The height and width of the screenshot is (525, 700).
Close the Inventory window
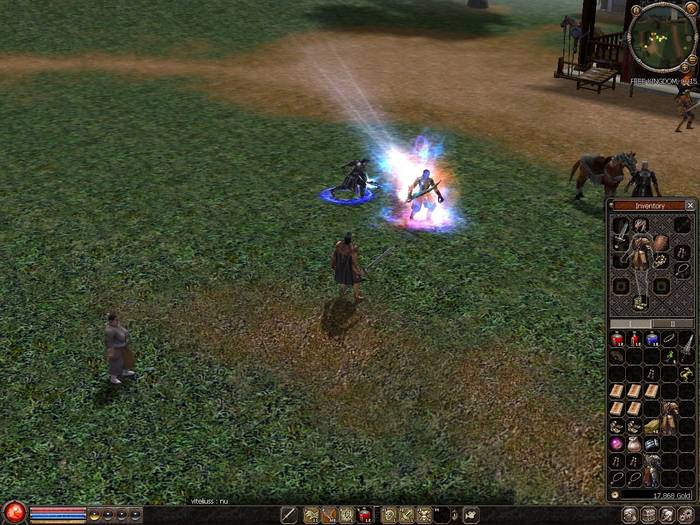(690, 205)
